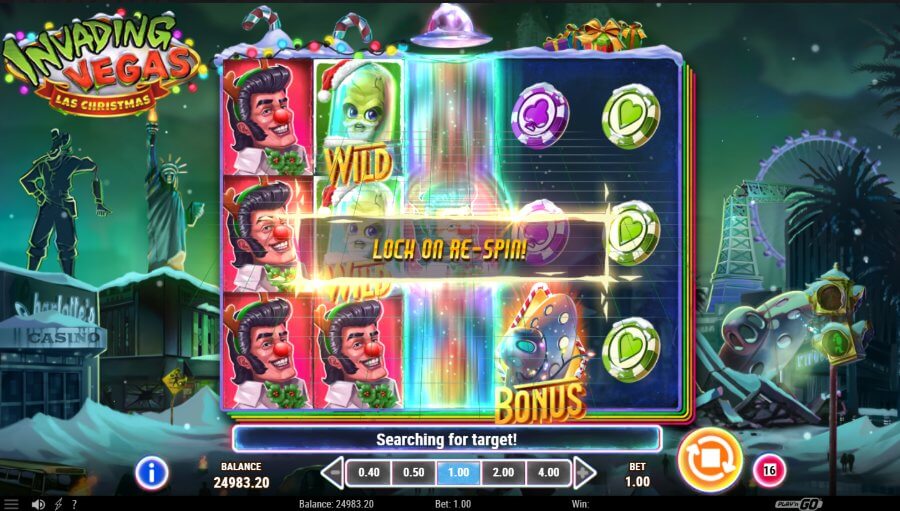Screen dimensions: 900x511
Task: Open the paytable info button
Action: pyautogui.click(x=151, y=472)
